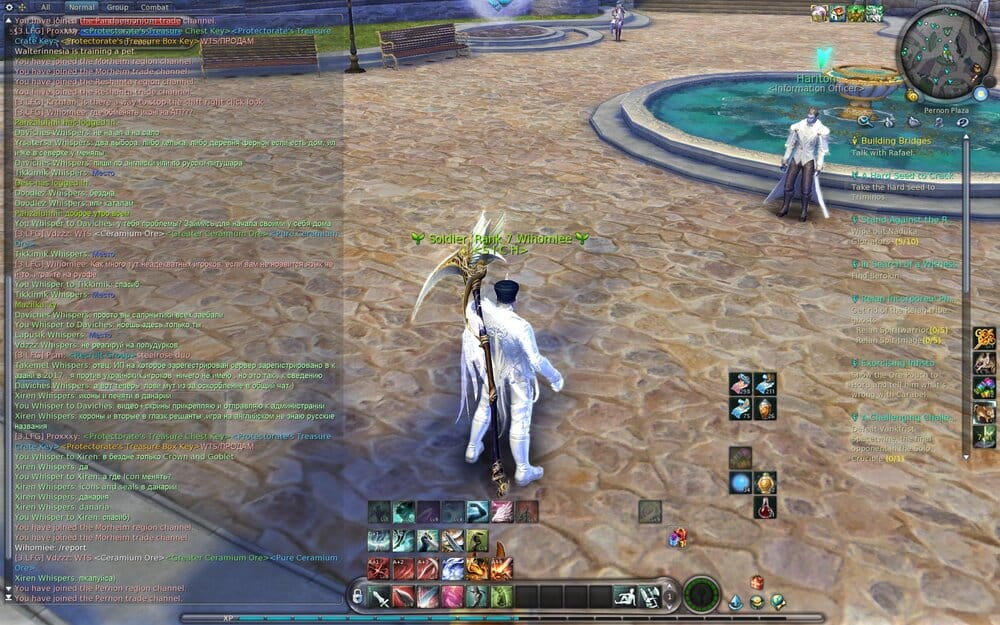Open the gift boxes icon
The width and height of the screenshot is (1000, 625).
click(x=678, y=538)
